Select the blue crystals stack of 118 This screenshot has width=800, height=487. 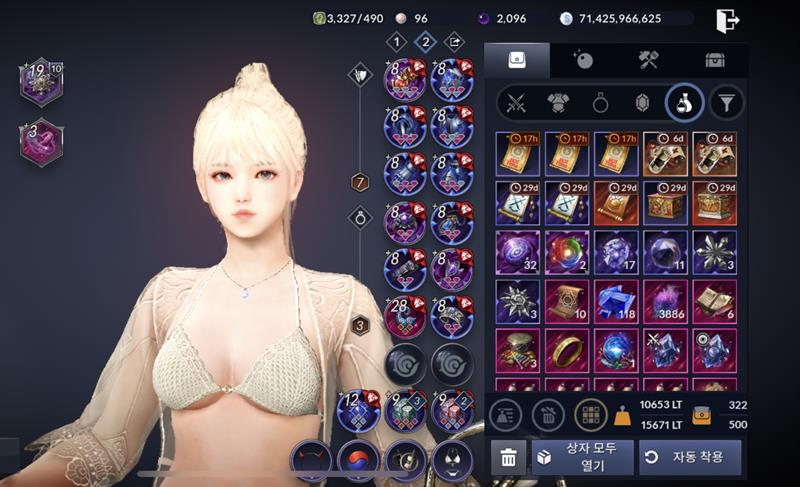click(616, 301)
